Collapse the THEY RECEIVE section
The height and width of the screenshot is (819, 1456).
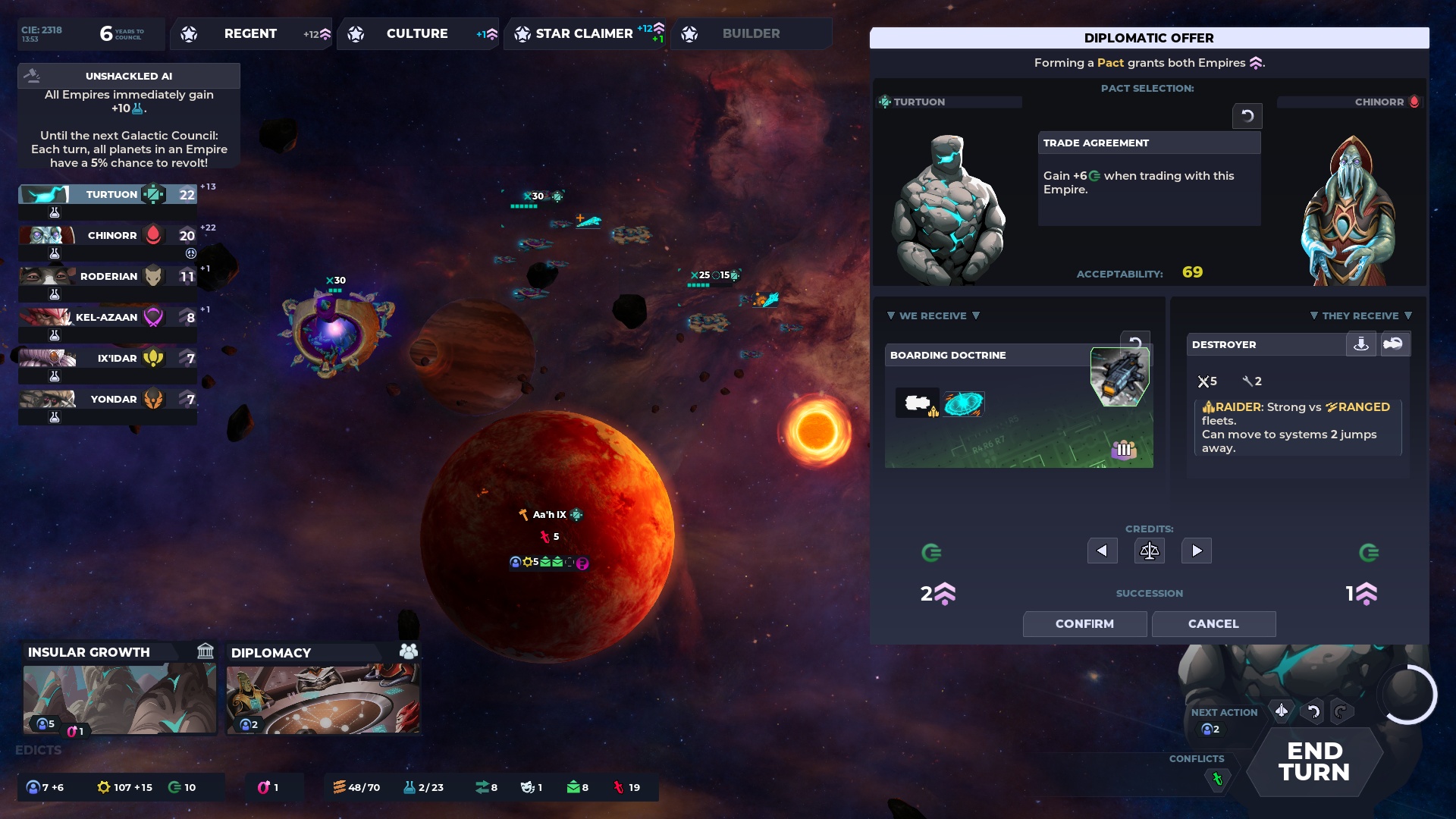click(x=1360, y=315)
